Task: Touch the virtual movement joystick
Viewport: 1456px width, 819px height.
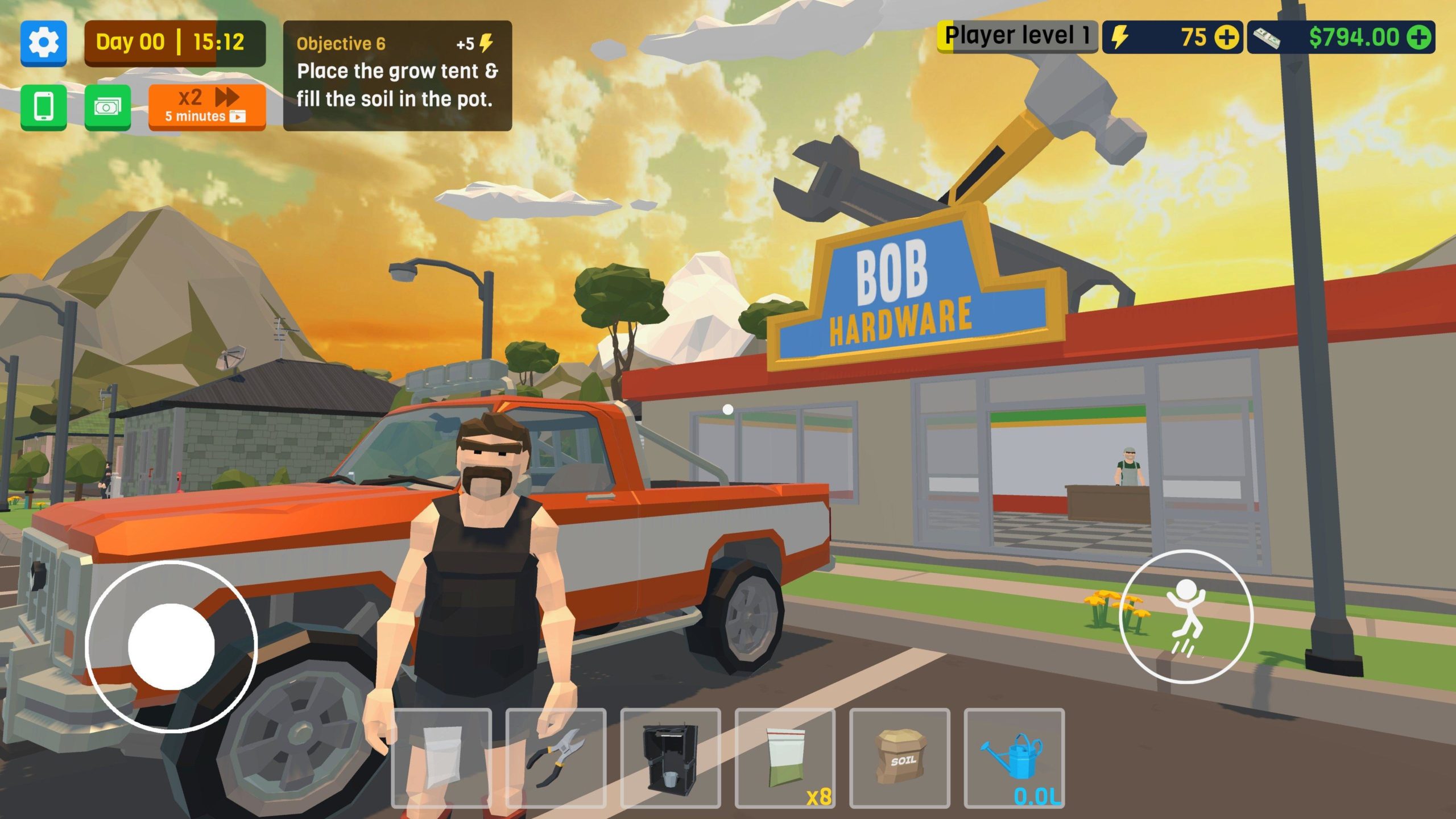Action: 171,646
